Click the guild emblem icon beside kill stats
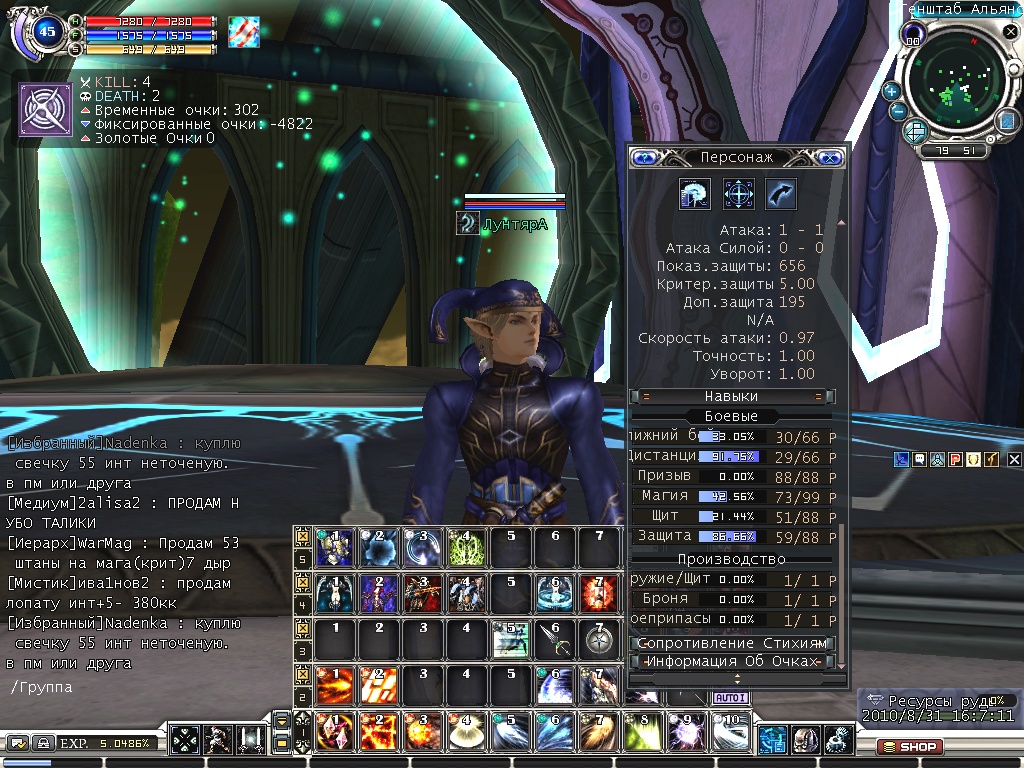Screen dimensions: 1024x768 tap(44, 108)
